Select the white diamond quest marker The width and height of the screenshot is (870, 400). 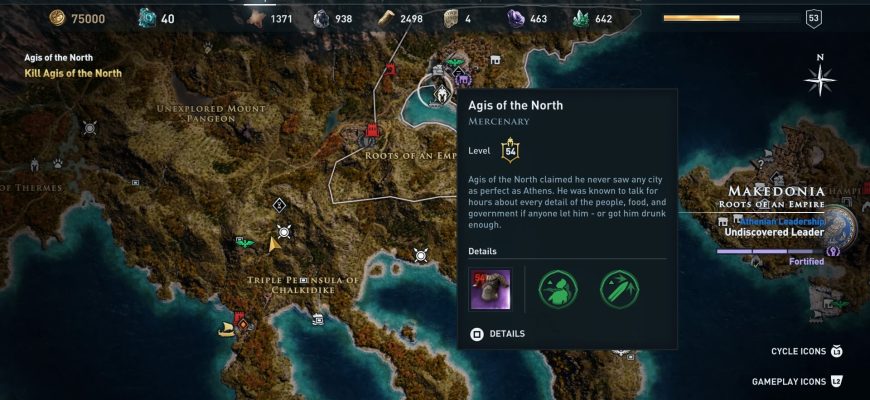point(279,205)
